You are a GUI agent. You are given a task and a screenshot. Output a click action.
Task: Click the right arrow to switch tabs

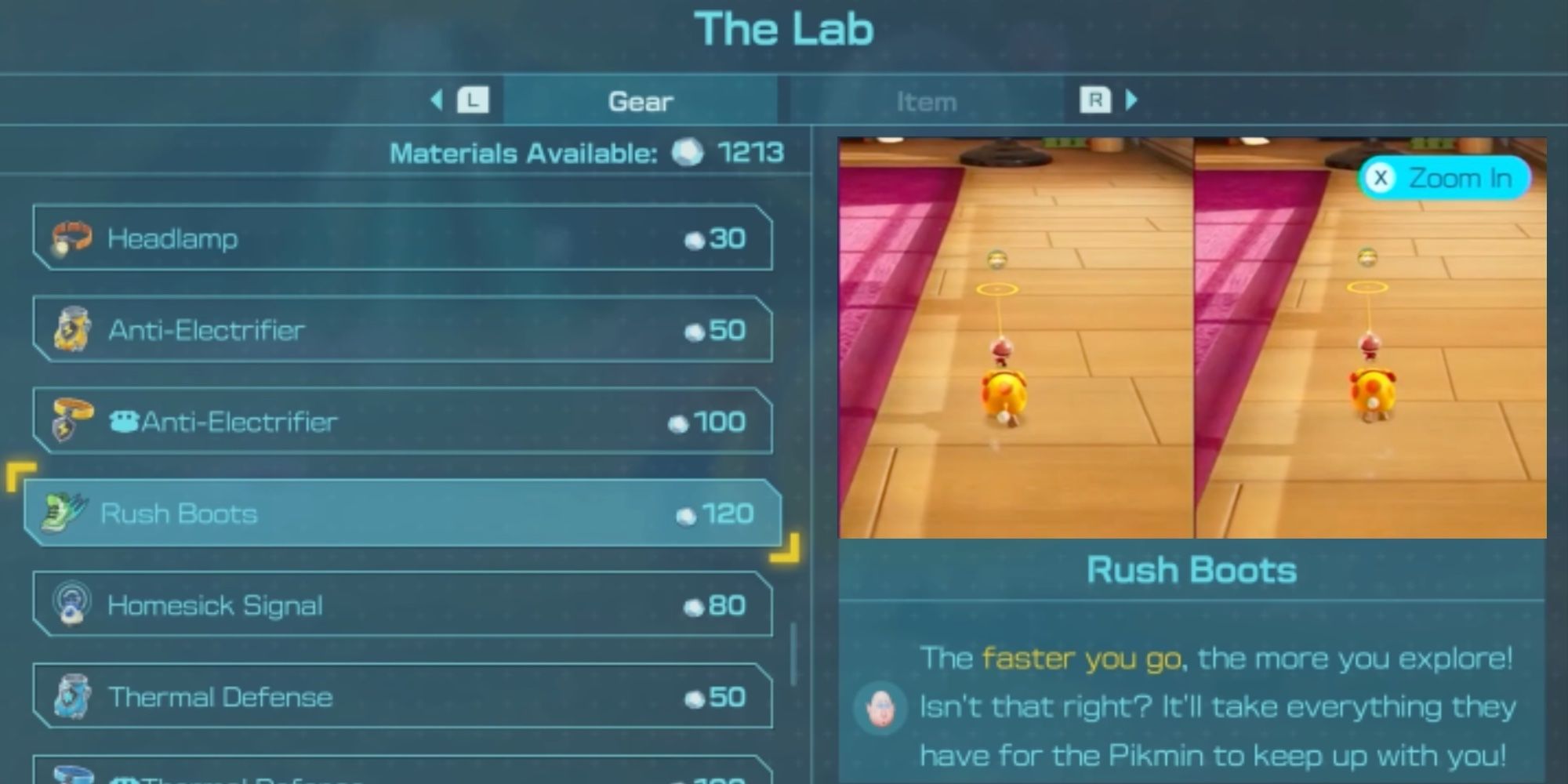pyautogui.click(x=1130, y=100)
